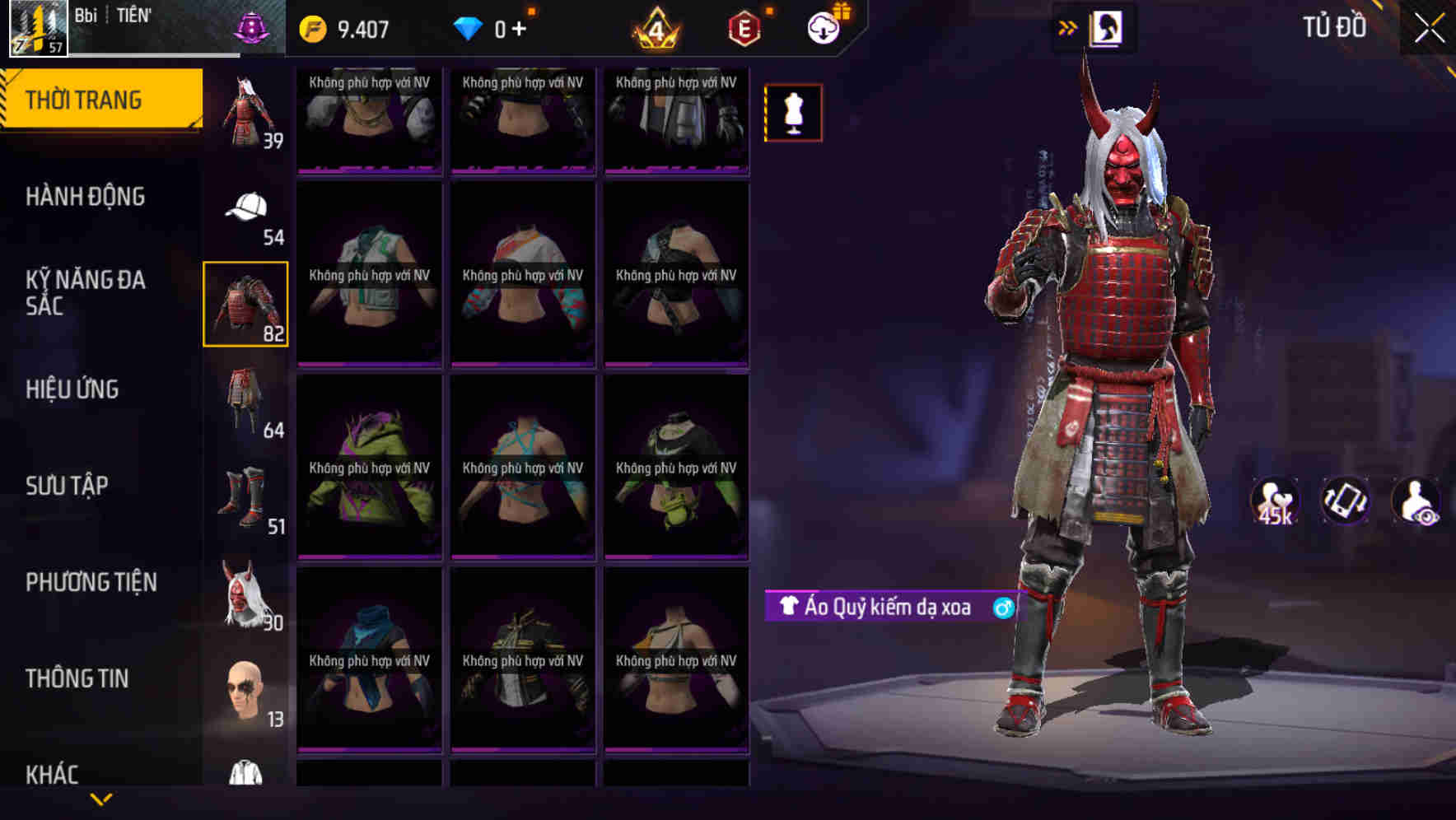Open the HÀNH ĐỘNG menu section
Screen dimensions: 1456x820
tap(88, 197)
